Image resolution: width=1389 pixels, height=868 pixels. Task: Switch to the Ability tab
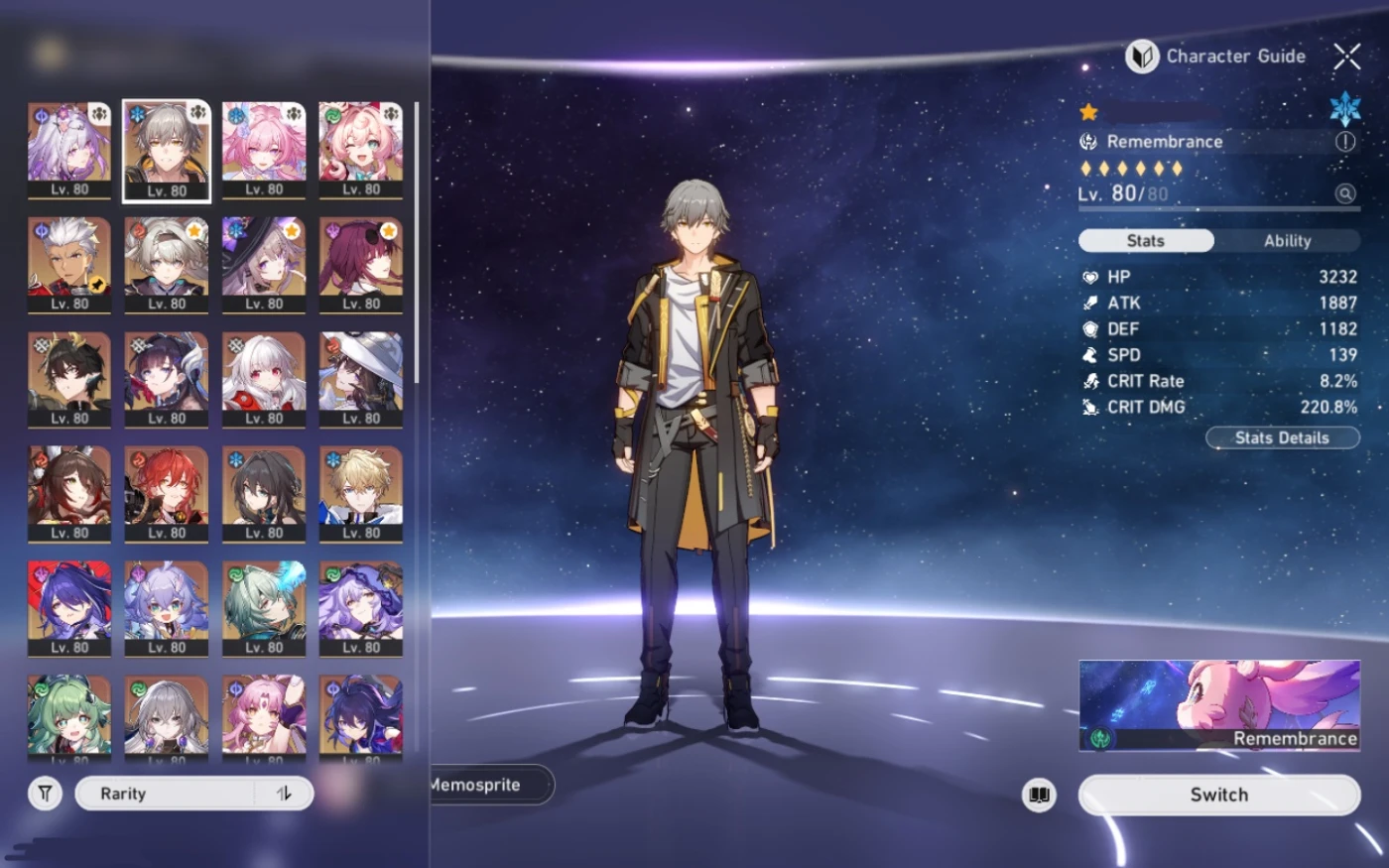[1287, 241]
